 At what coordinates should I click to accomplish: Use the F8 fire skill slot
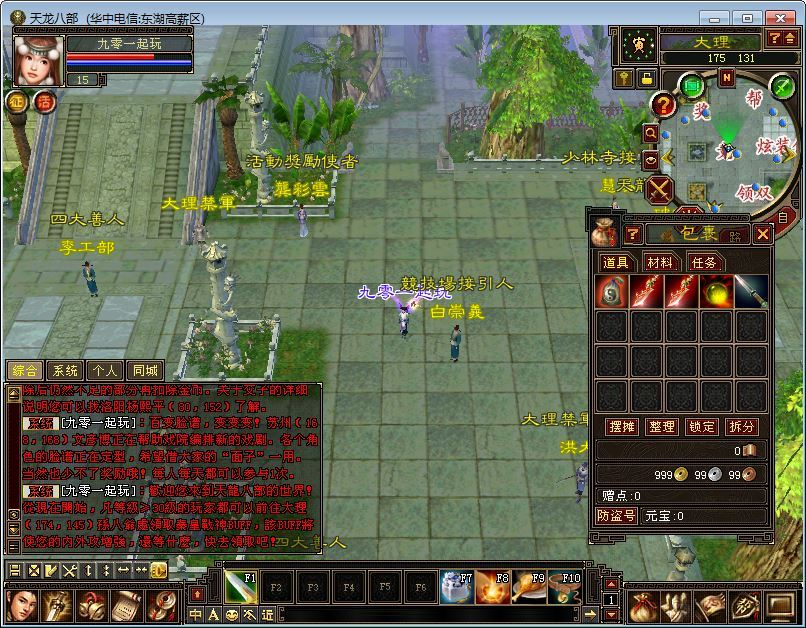pyautogui.click(x=491, y=587)
